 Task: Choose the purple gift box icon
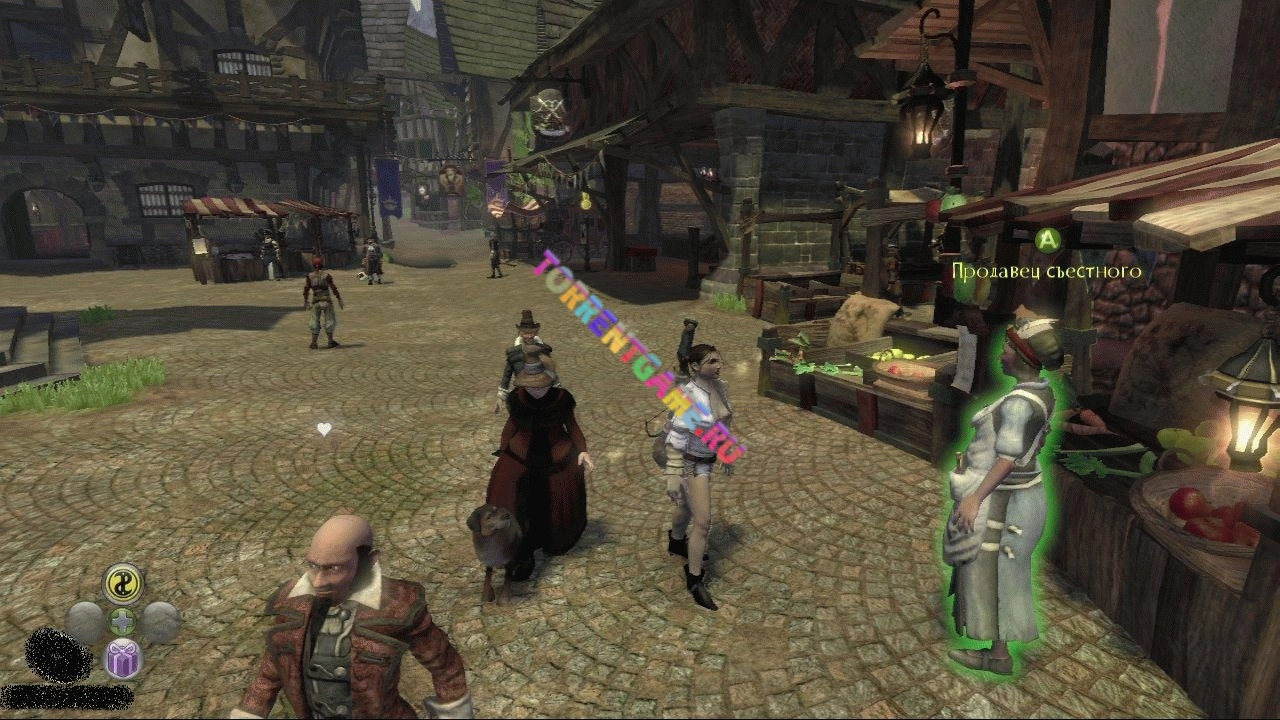tap(123, 658)
